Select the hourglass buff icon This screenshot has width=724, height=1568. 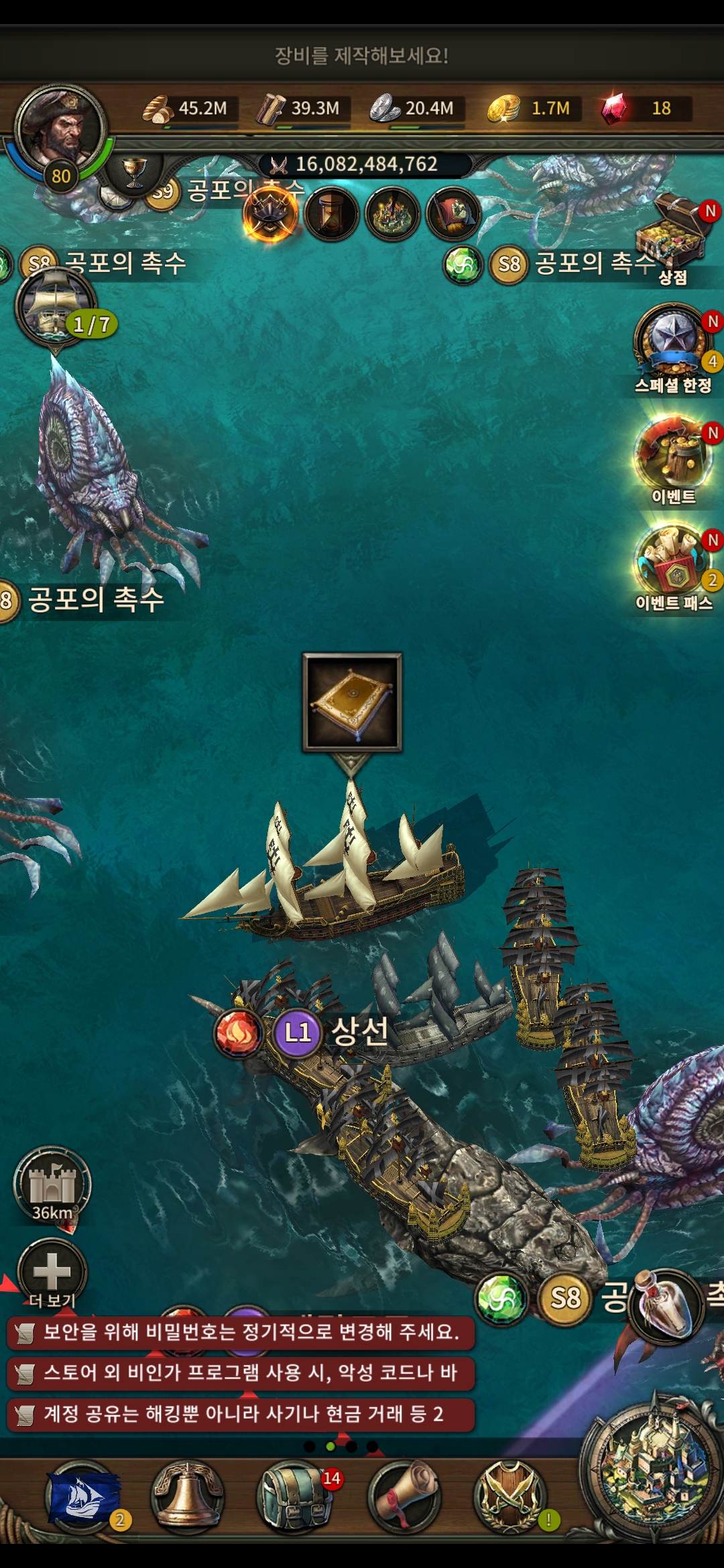[x=331, y=214]
